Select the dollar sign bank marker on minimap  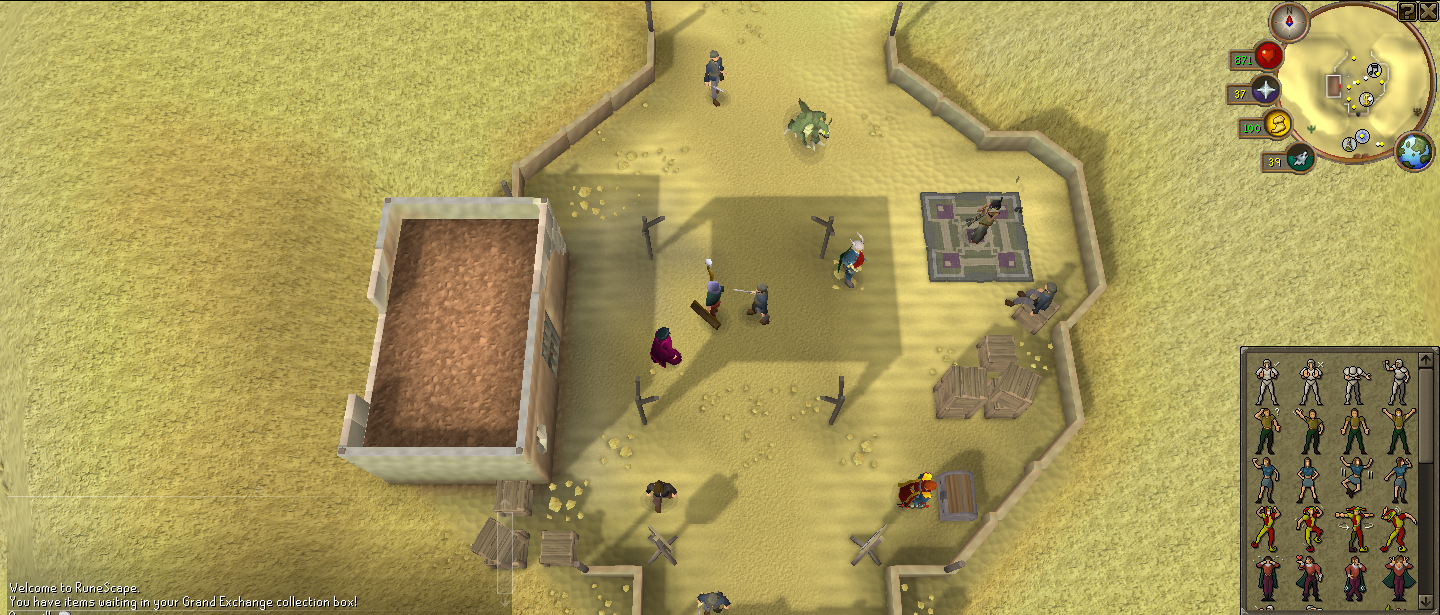1367,99
